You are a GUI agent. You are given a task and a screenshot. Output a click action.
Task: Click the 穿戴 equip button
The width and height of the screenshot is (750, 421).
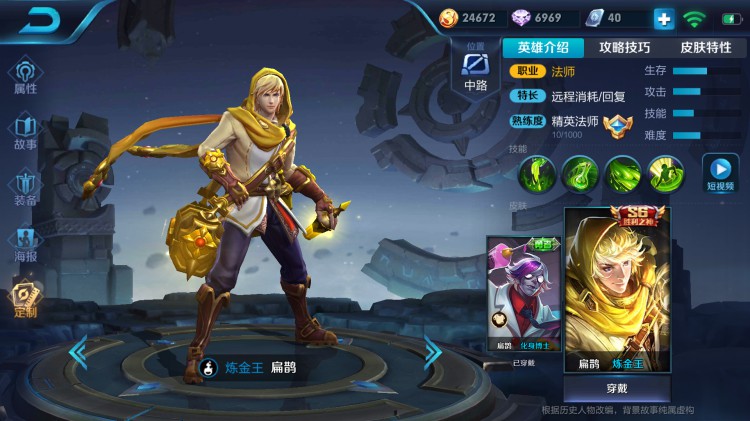616,389
